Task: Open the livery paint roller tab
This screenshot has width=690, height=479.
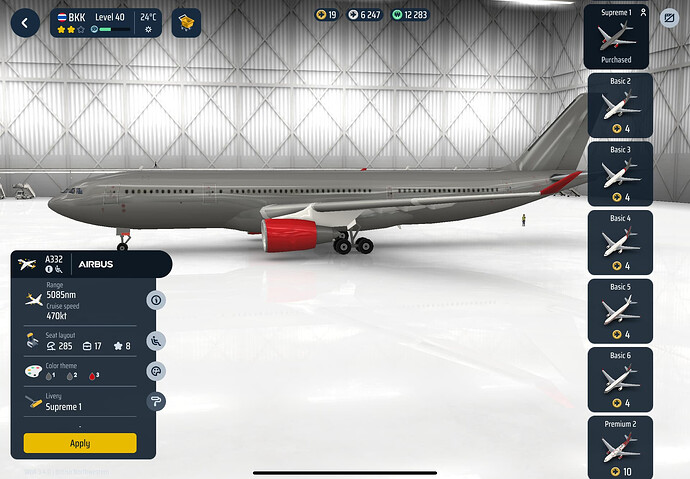Action: click(x=156, y=402)
